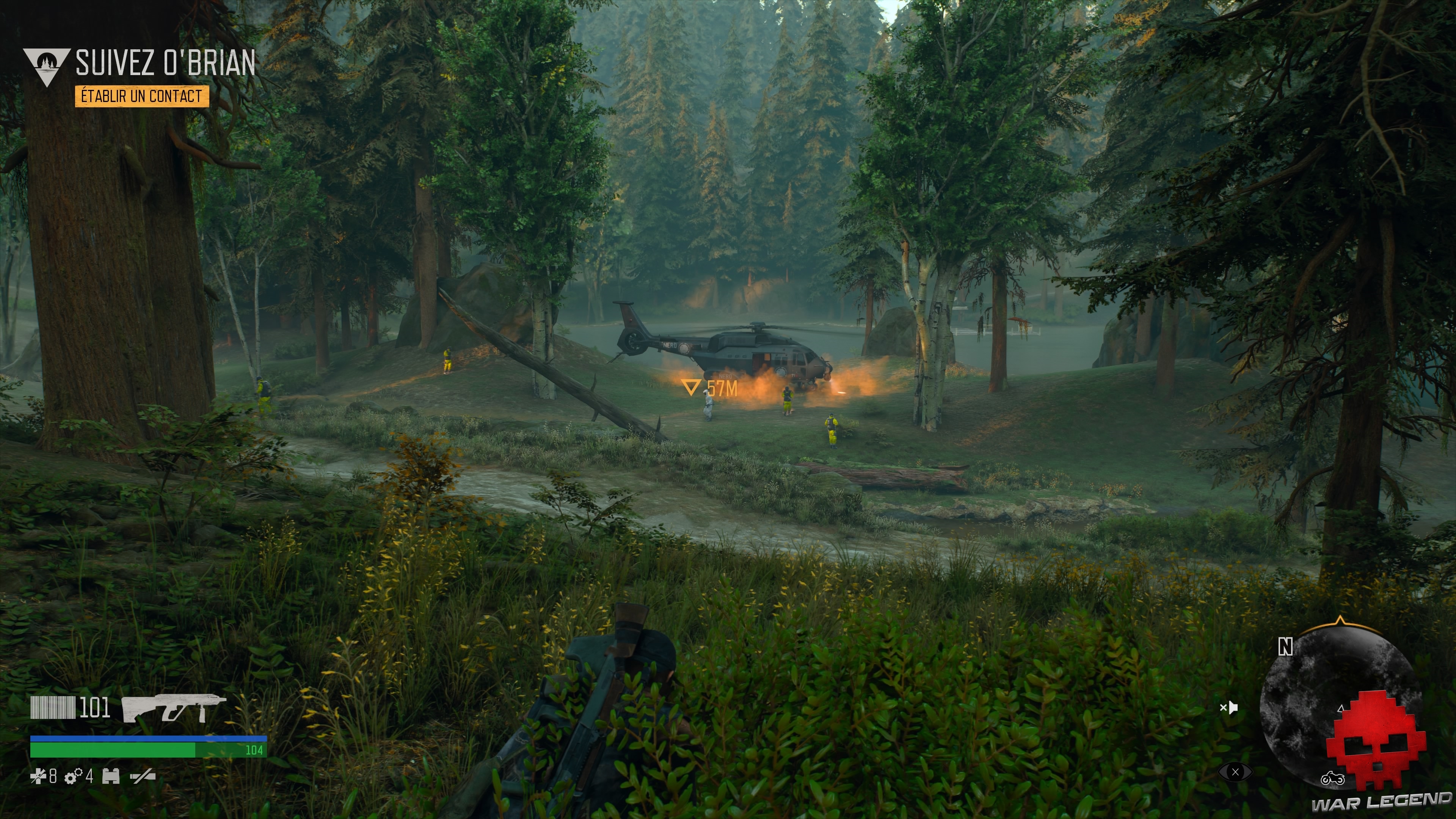Toggle the X button prompt at bottom center
The height and width of the screenshot is (819, 1456).
(x=1236, y=772)
